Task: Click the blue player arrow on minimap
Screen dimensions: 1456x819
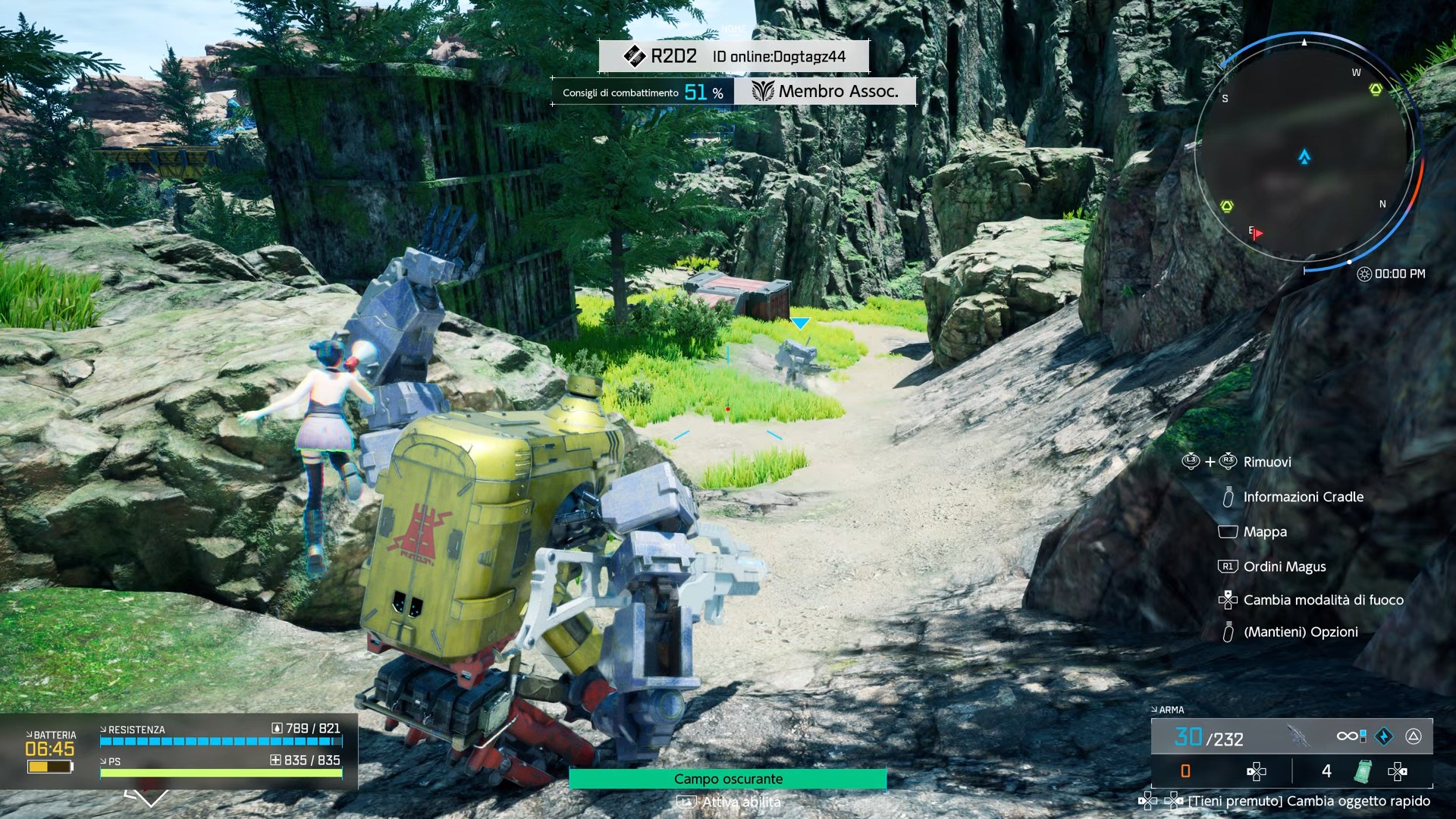Action: click(x=1304, y=157)
